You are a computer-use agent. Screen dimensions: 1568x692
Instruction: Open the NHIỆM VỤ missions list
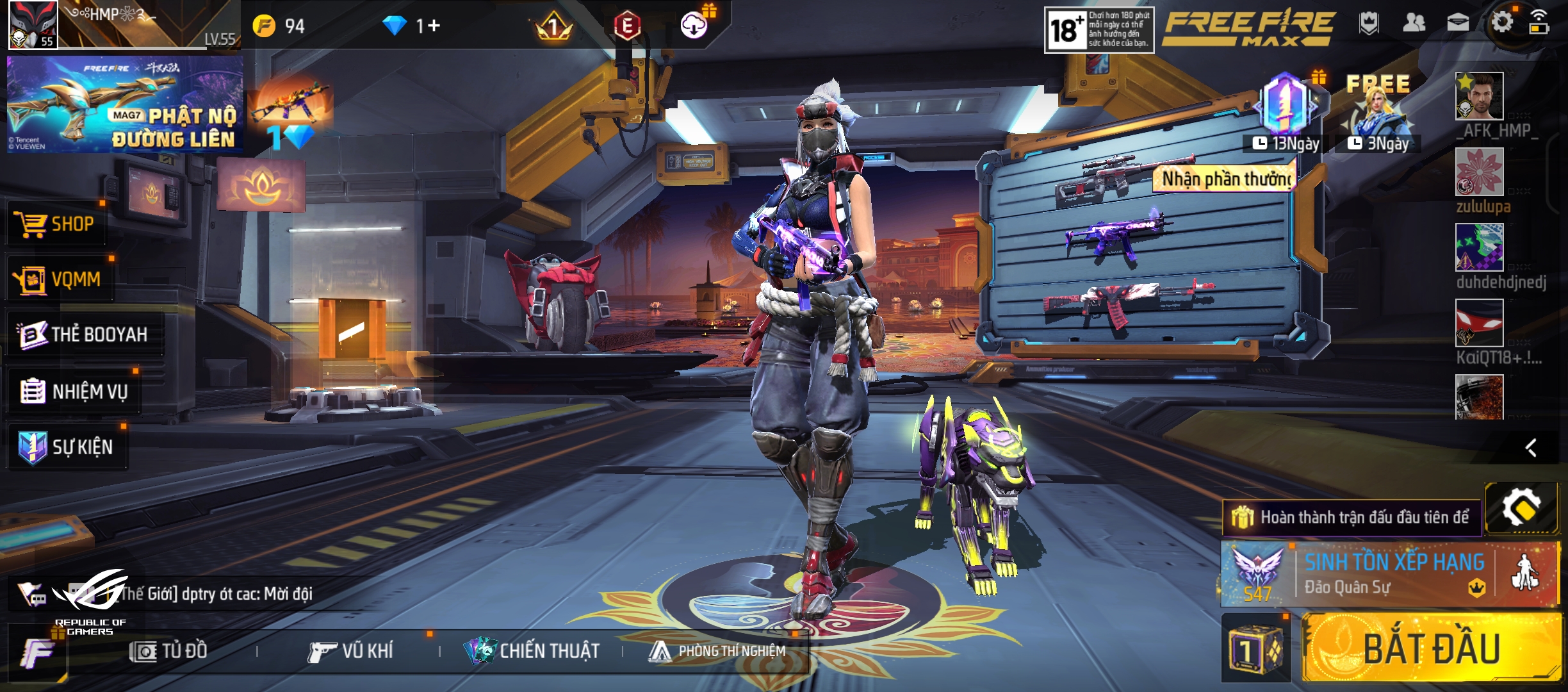74,391
